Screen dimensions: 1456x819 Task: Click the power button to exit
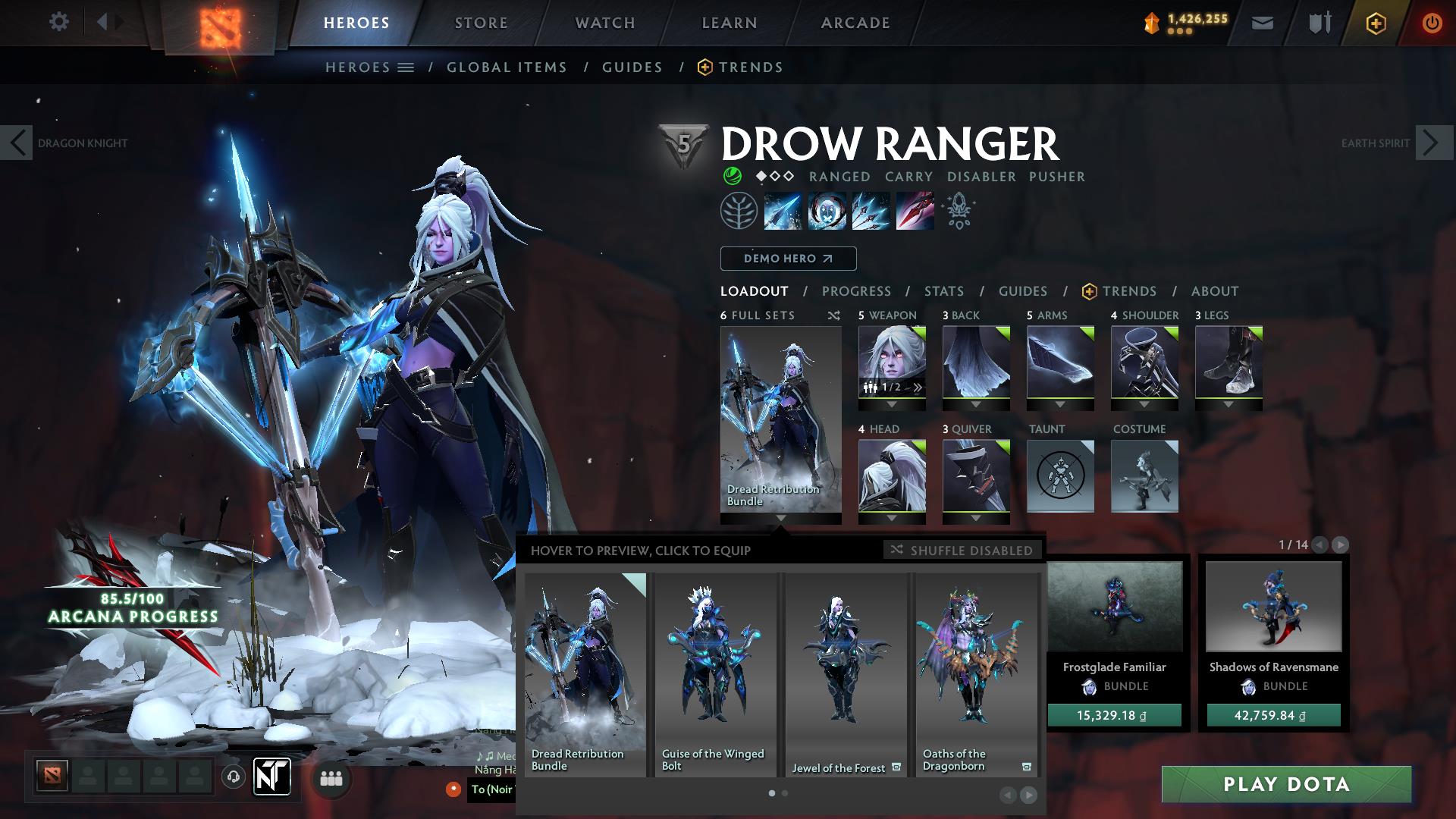[x=1432, y=23]
